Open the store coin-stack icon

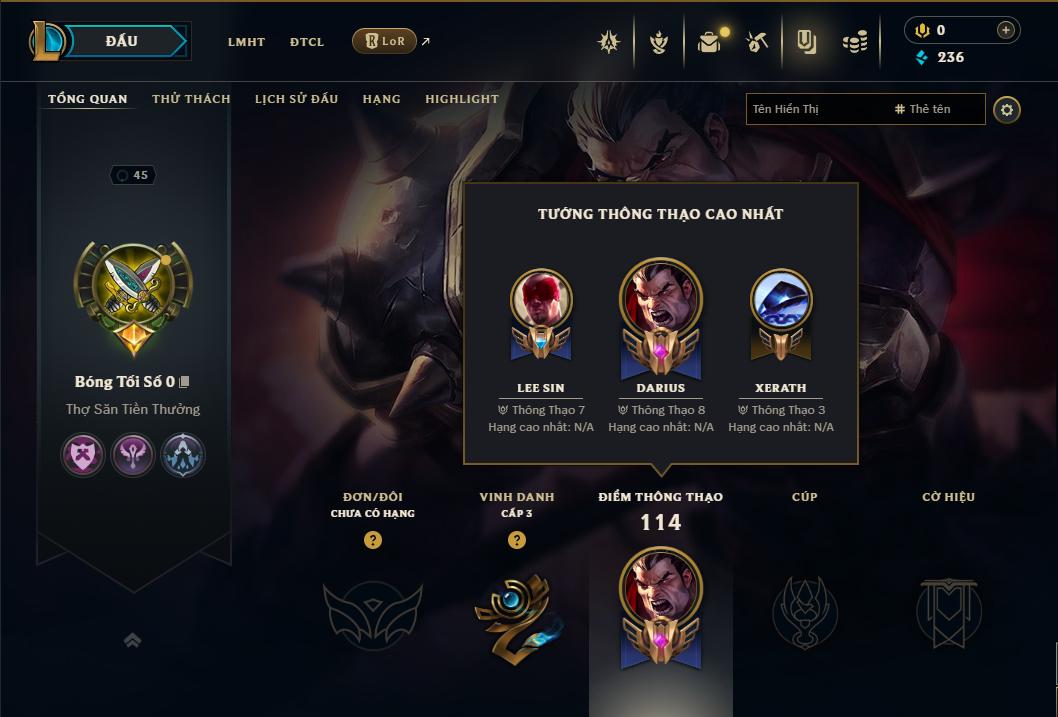click(855, 42)
